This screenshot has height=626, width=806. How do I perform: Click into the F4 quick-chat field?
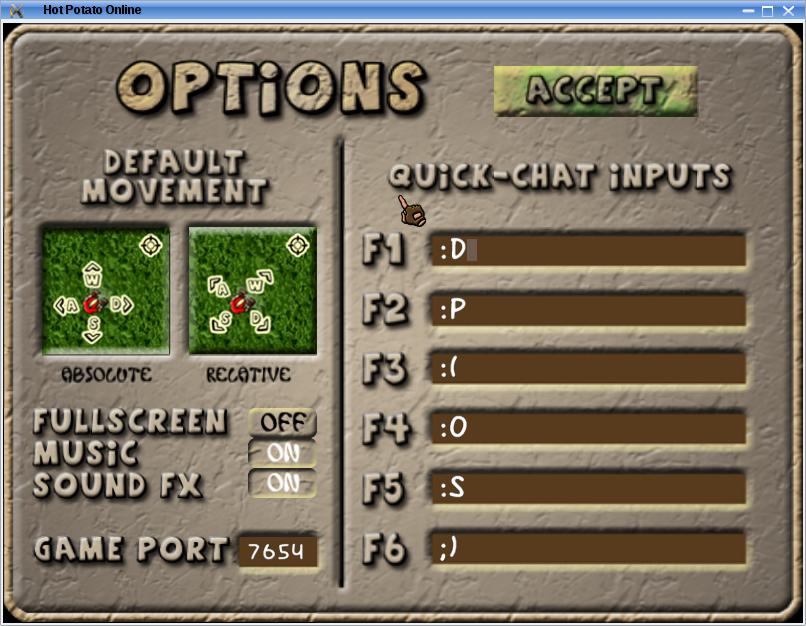[589, 429]
